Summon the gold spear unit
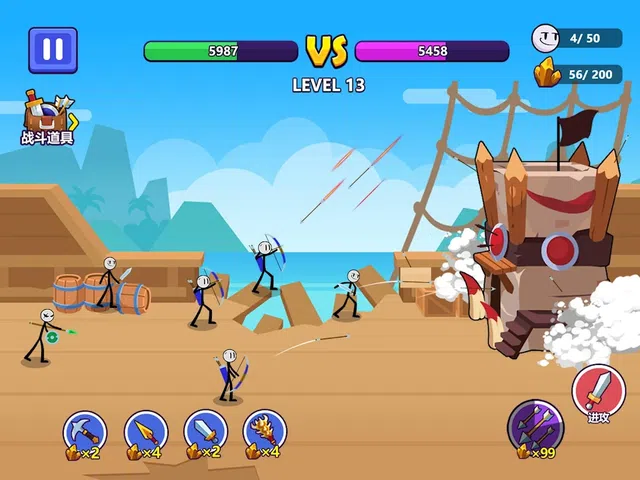640x480 pixels. coord(146,432)
